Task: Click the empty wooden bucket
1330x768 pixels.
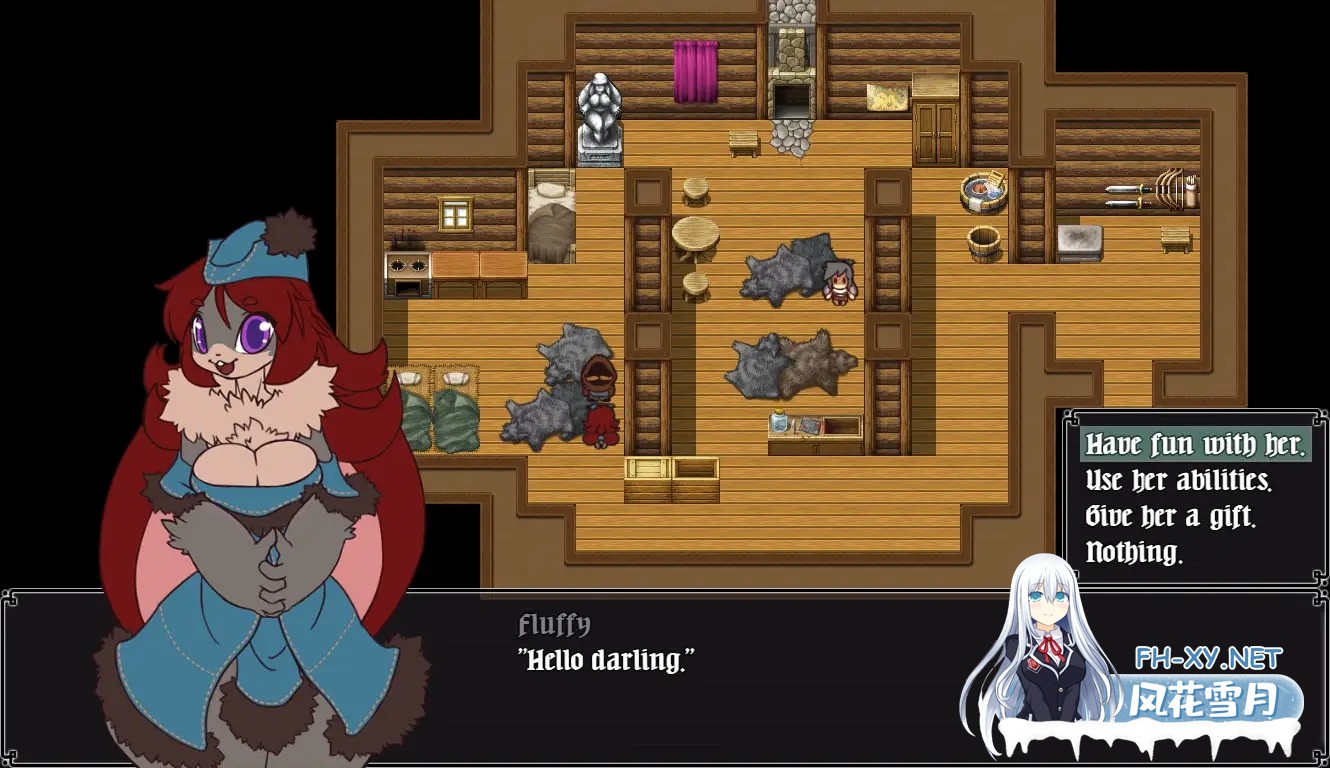Action: (x=983, y=243)
